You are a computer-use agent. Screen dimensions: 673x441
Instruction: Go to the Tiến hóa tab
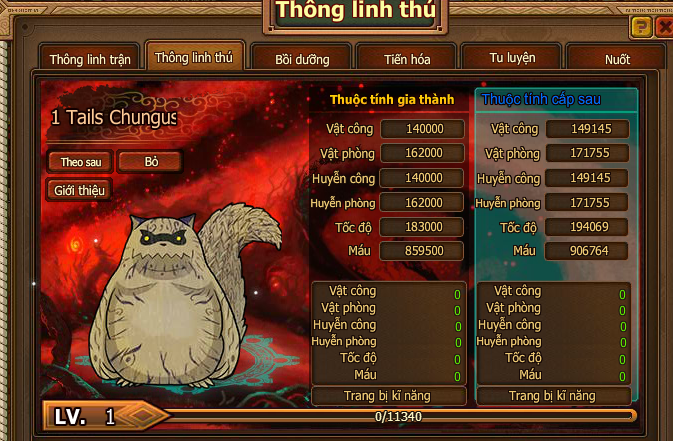(x=407, y=59)
